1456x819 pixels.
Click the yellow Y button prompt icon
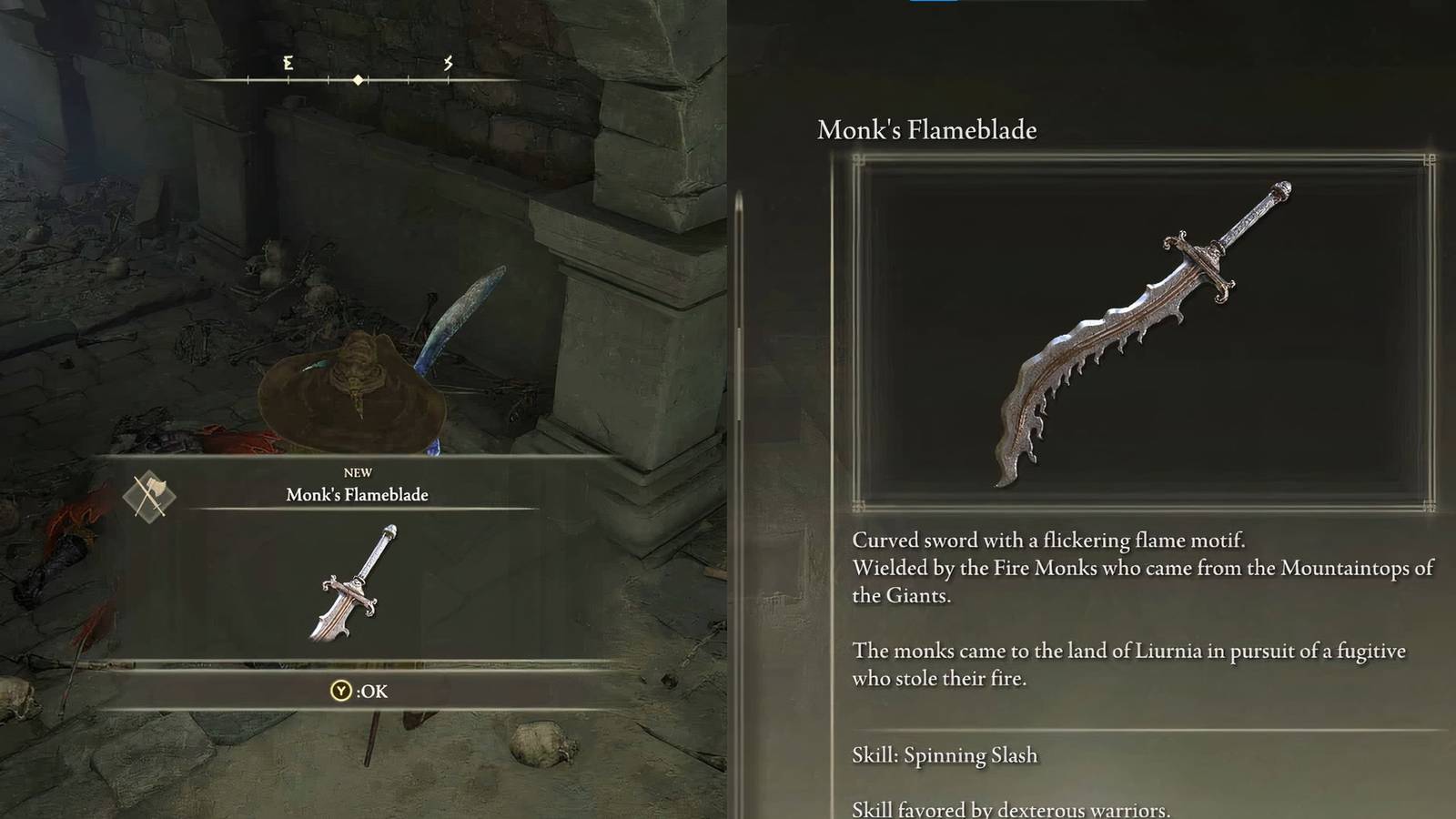340,692
